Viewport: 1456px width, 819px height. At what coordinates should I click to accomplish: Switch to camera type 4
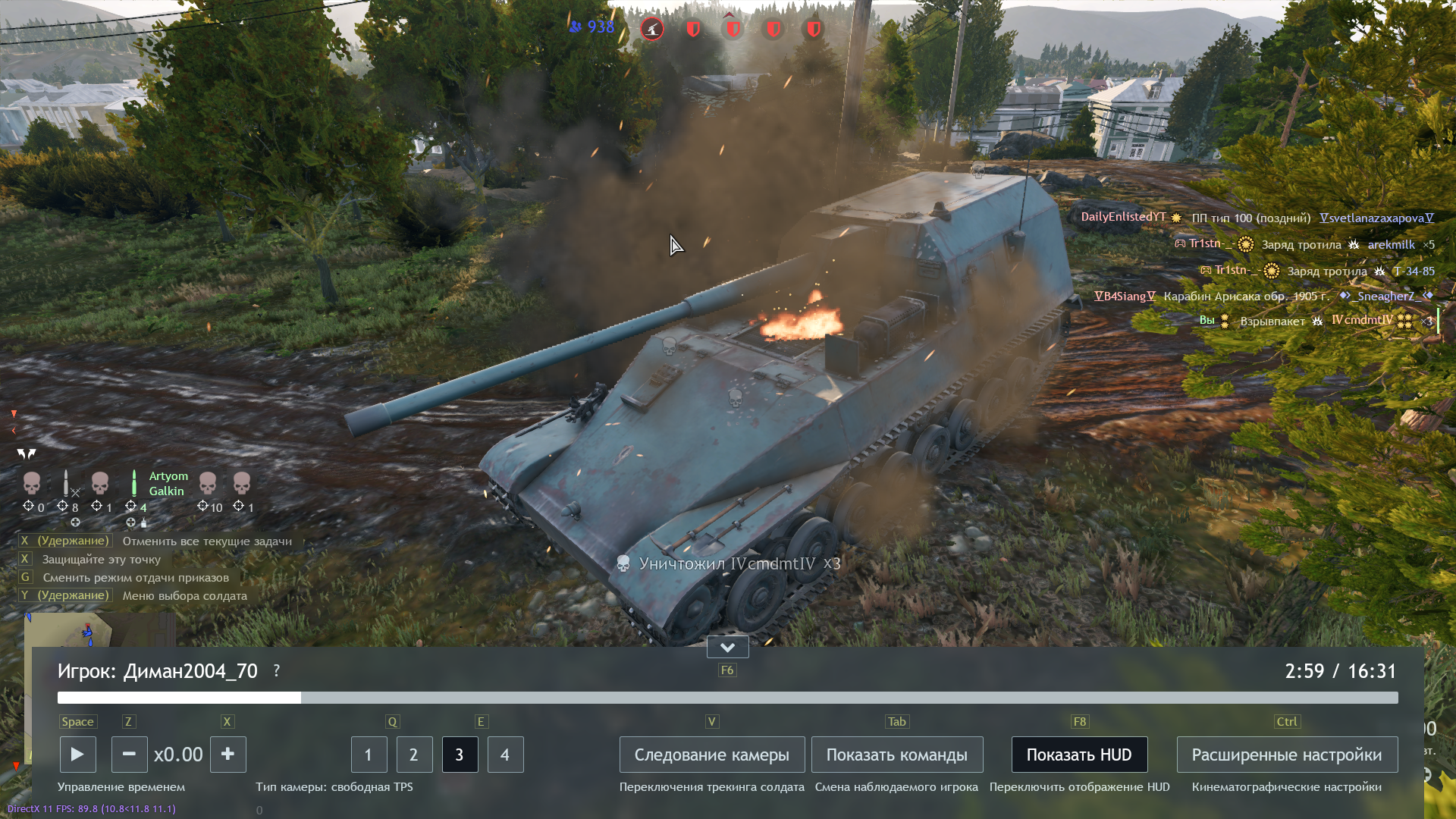point(505,755)
